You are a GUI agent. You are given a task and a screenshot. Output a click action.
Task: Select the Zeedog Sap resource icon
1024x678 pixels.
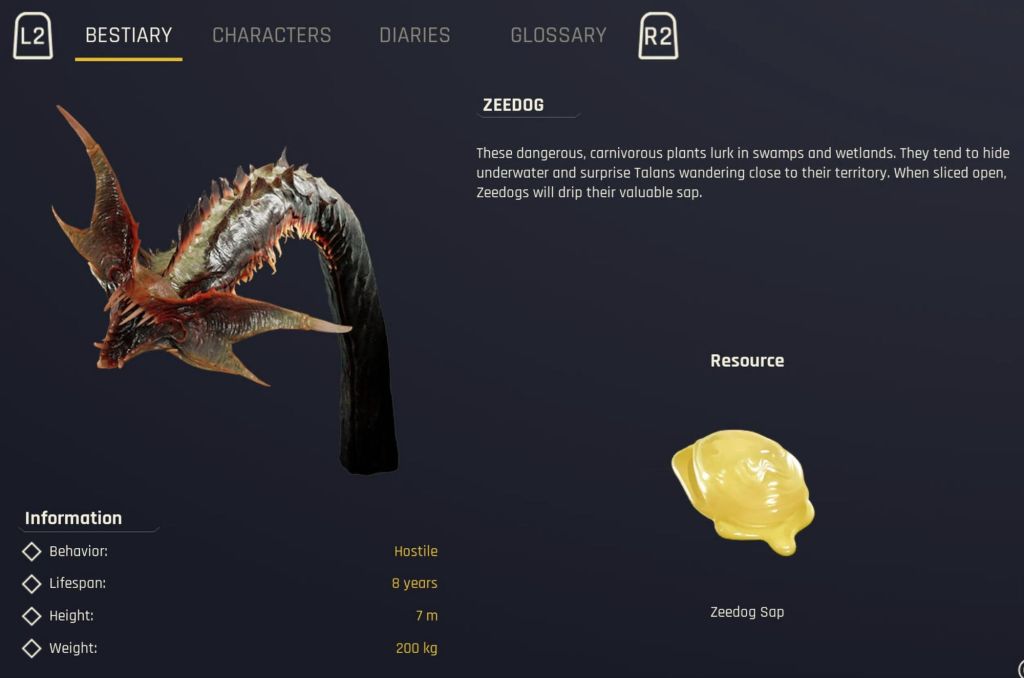point(745,490)
